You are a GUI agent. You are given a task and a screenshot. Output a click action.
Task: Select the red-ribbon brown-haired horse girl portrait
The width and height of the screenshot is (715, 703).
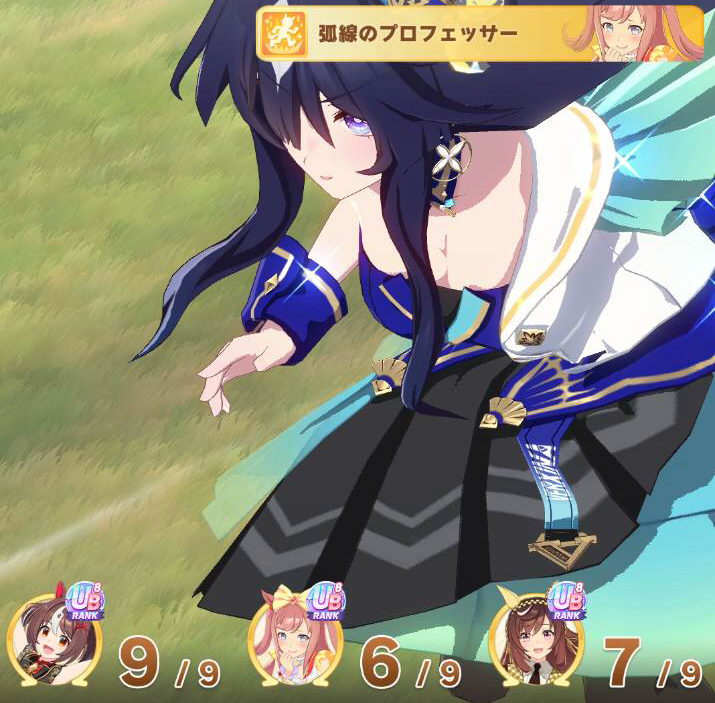coord(46,640)
